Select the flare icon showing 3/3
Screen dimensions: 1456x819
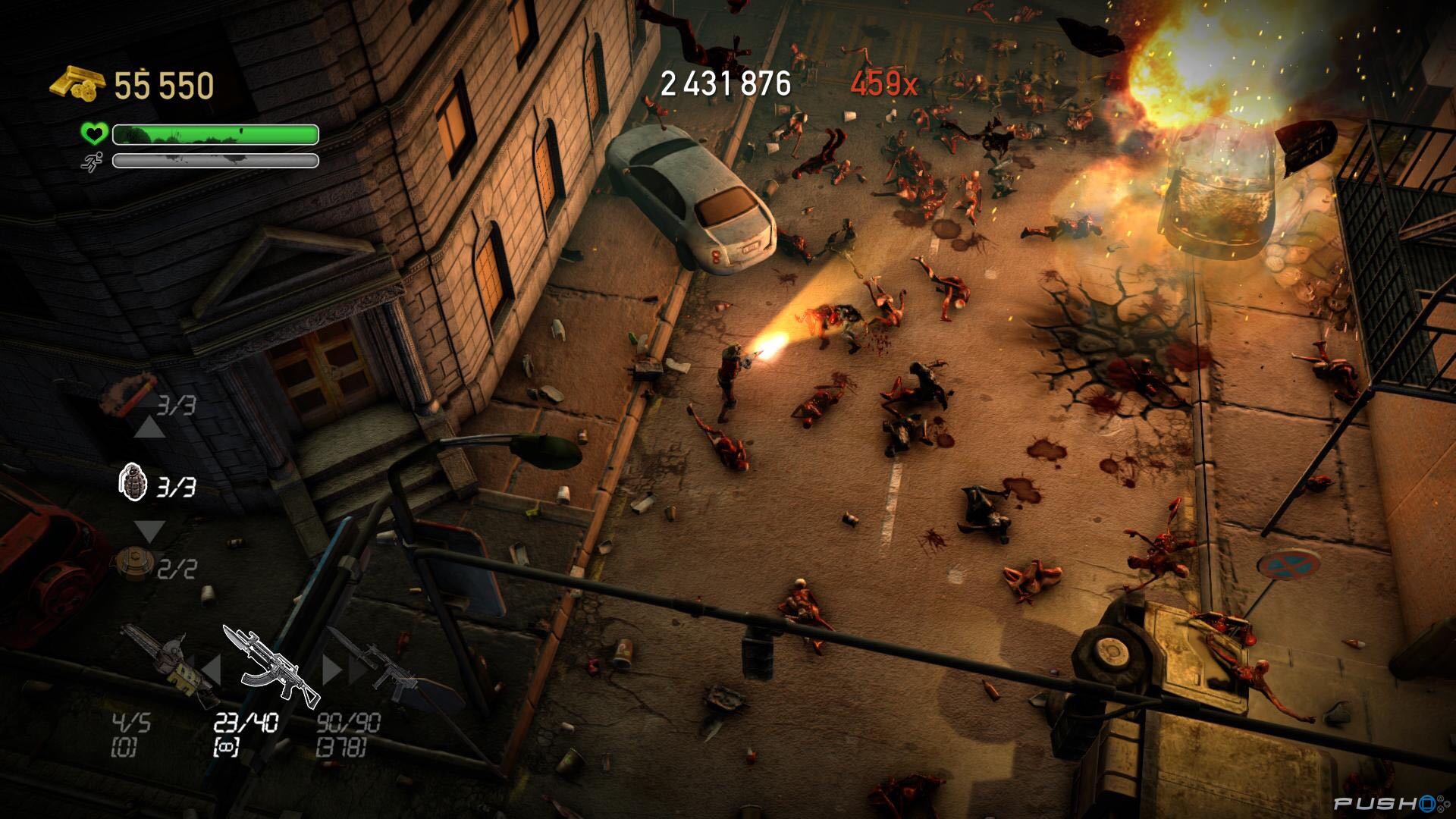tap(125, 394)
